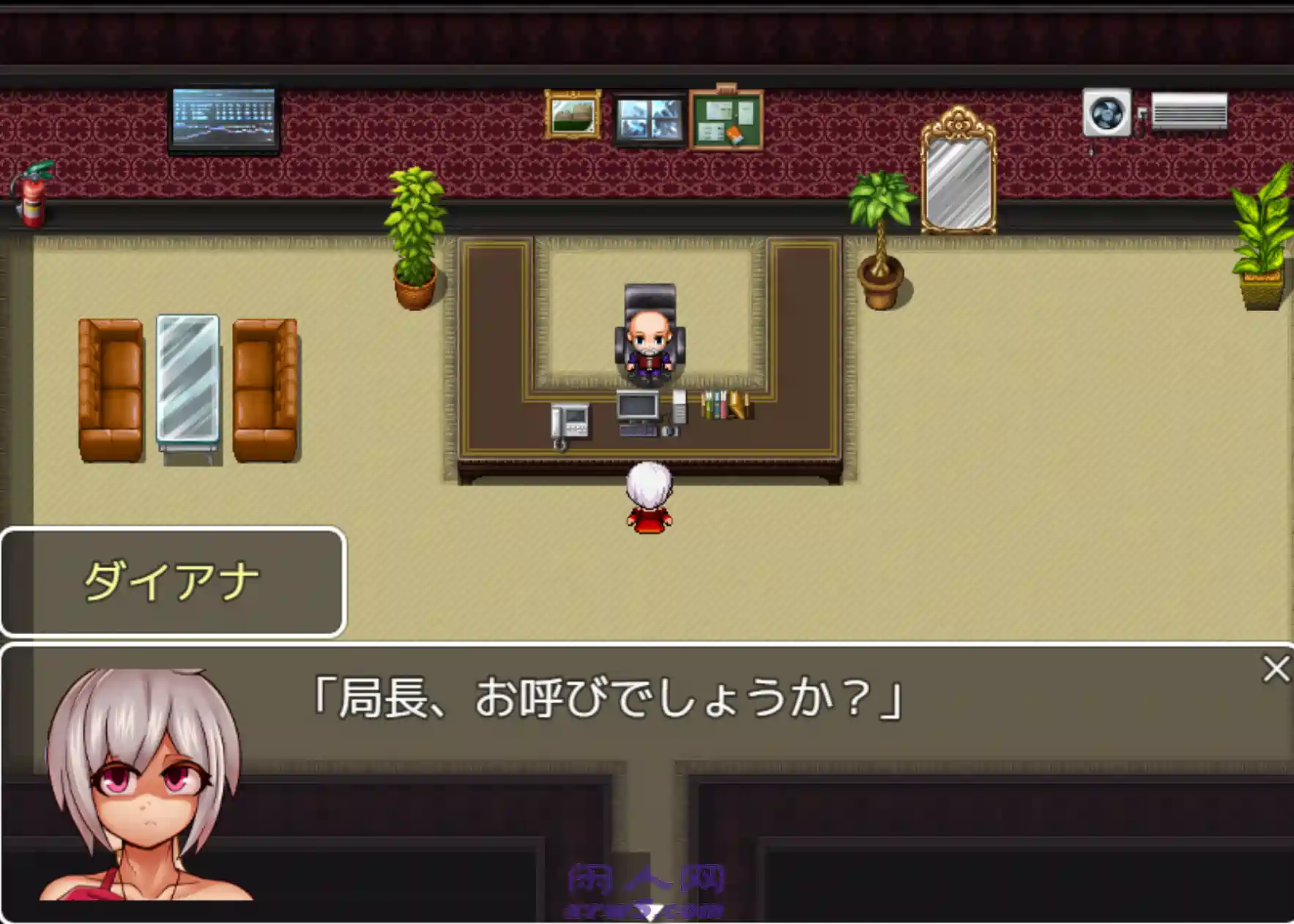Close the dialogue window with the X
The height and width of the screenshot is (924, 1294).
pos(1278,667)
